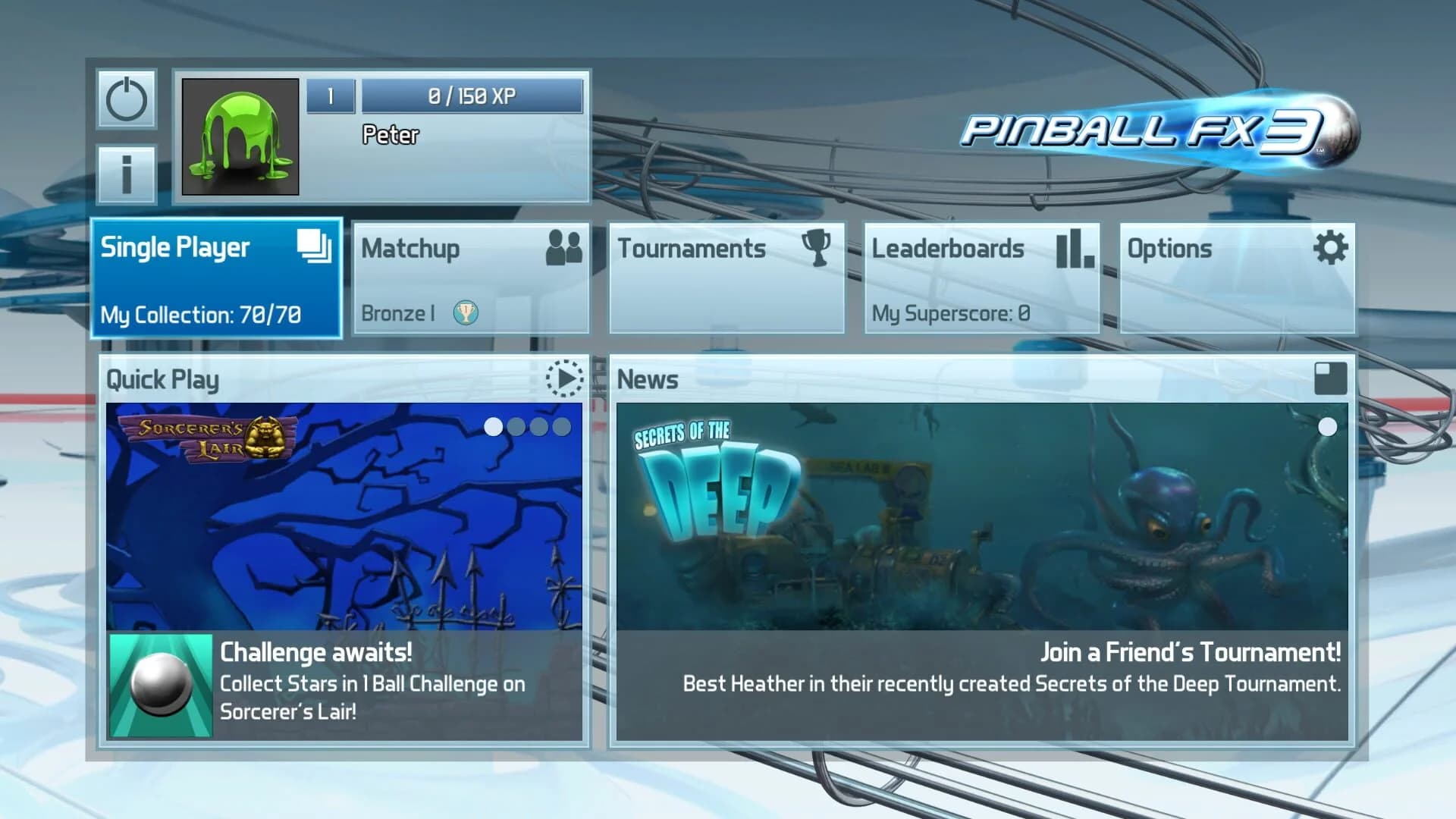This screenshot has width=1456, height=819.
Task: Click the power/exit icon
Action: [127, 99]
